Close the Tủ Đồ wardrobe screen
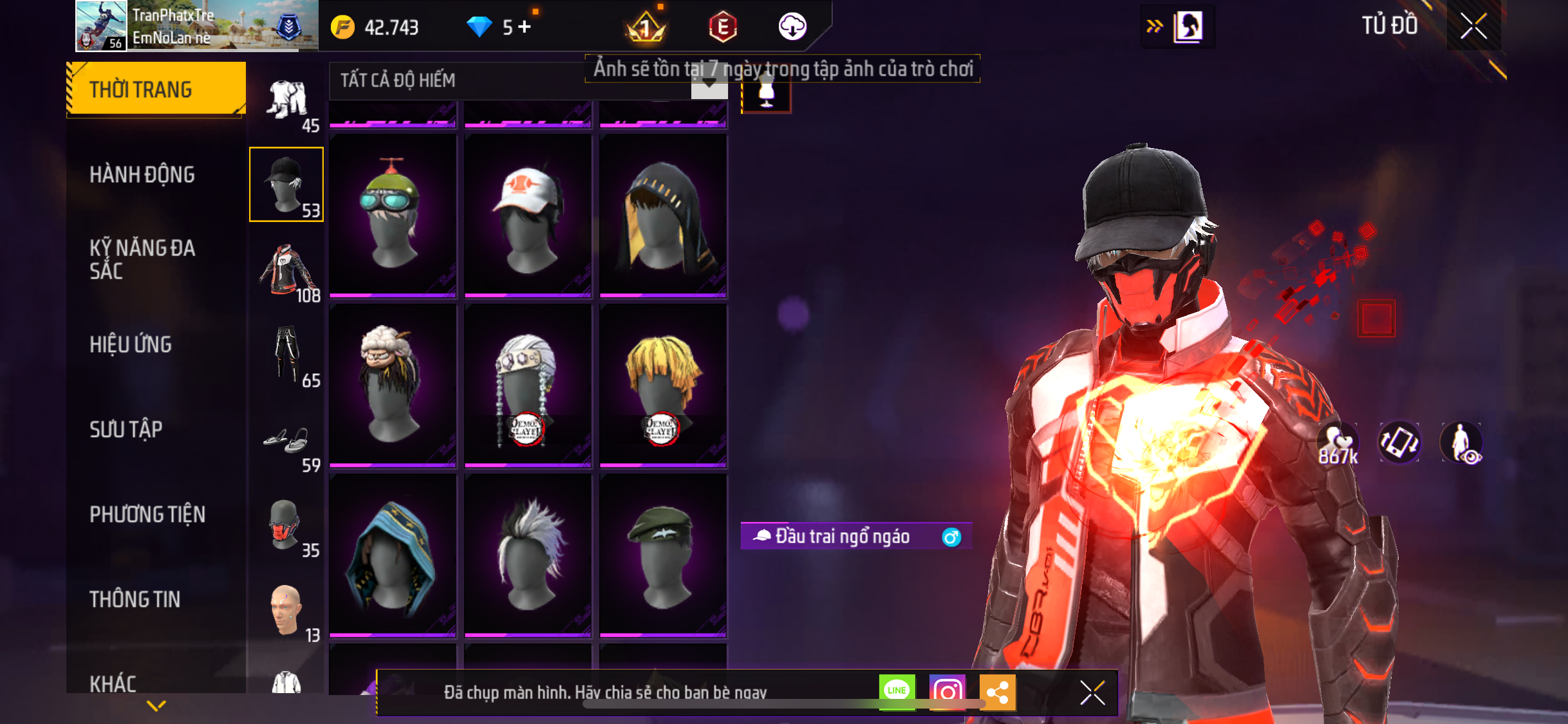This screenshot has width=1568, height=724. point(1473,26)
